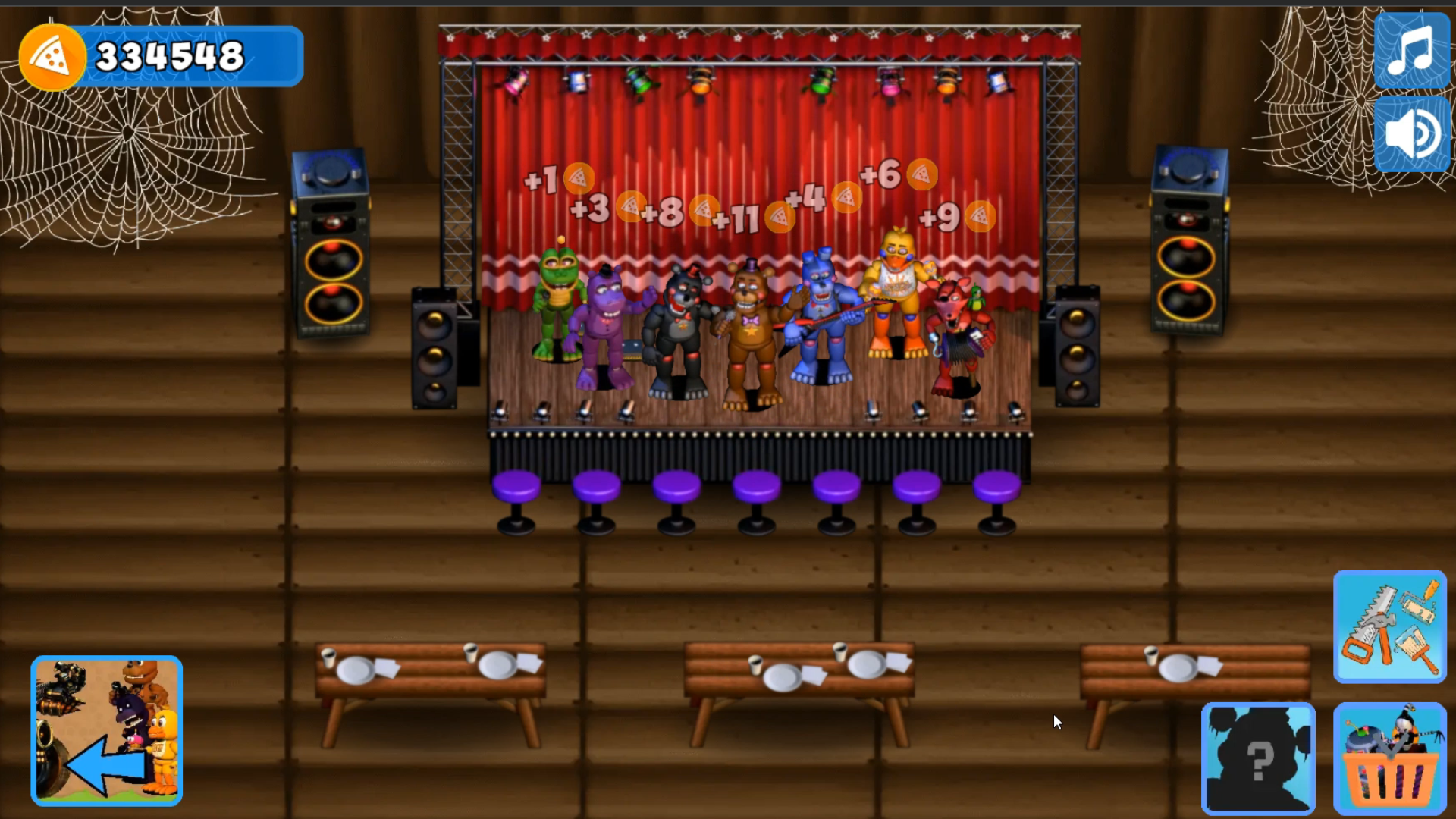Select the speaker volume icon
The image size is (1456, 819).
click(x=1411, y=133)
